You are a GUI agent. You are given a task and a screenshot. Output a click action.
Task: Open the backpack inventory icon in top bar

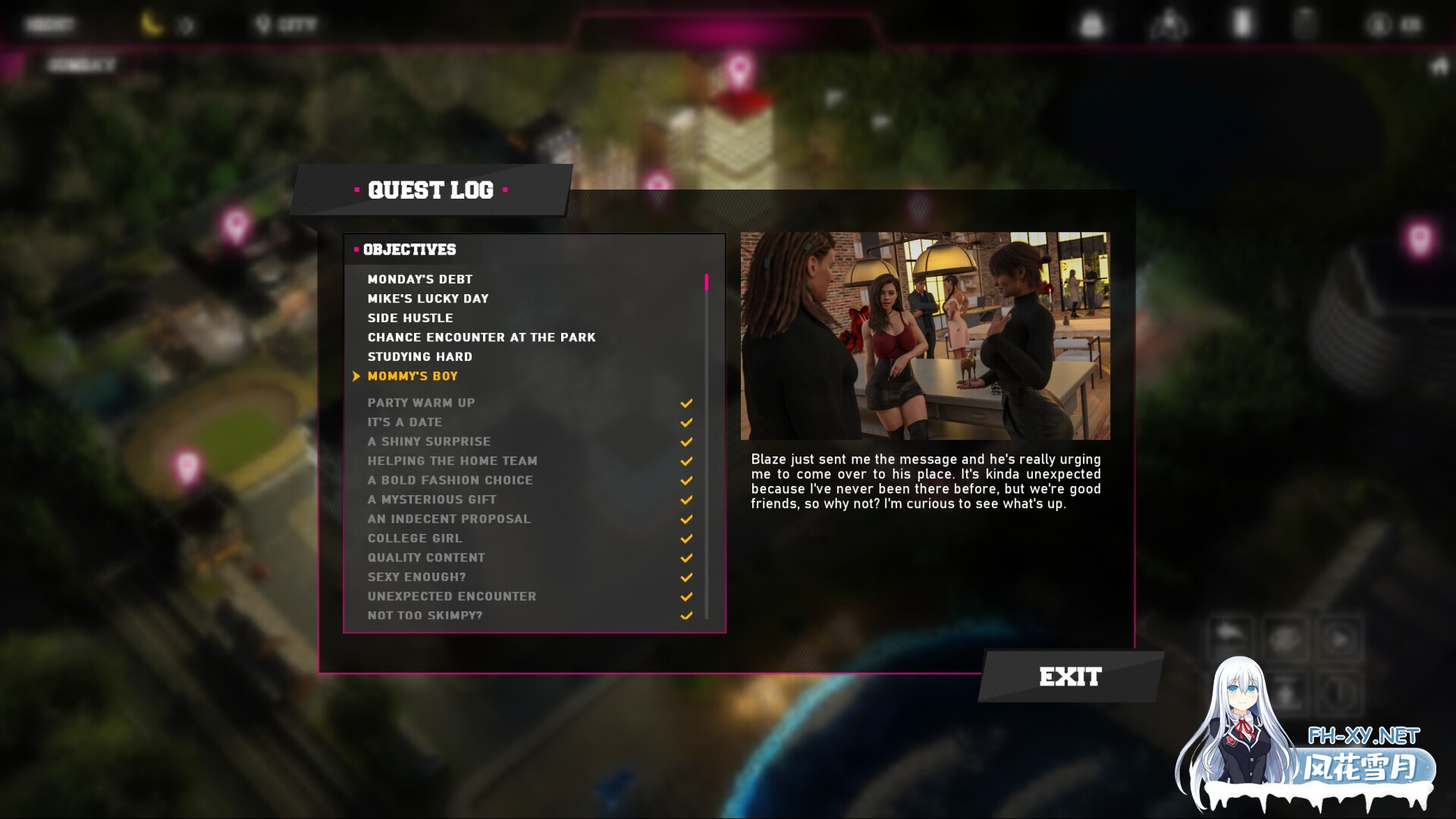[x=1092, y=24]
